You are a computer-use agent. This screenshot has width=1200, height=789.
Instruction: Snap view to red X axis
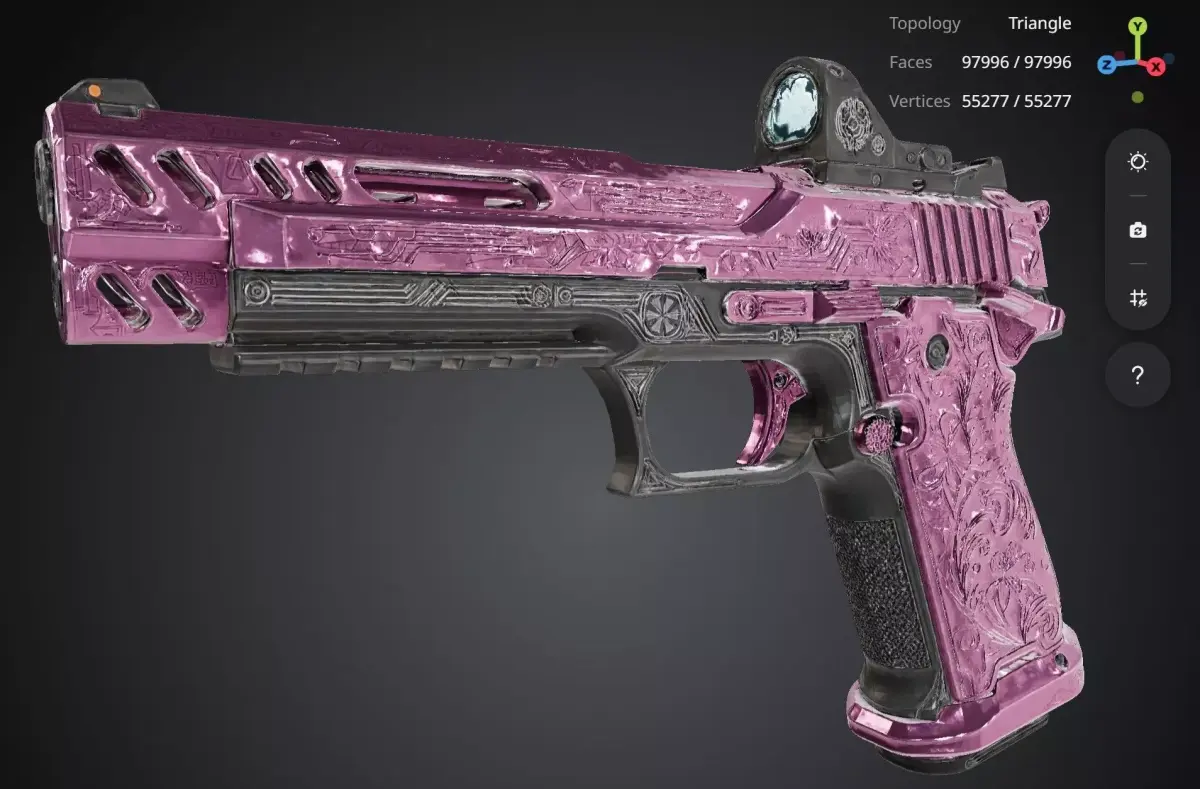[x=1156, y=66]
